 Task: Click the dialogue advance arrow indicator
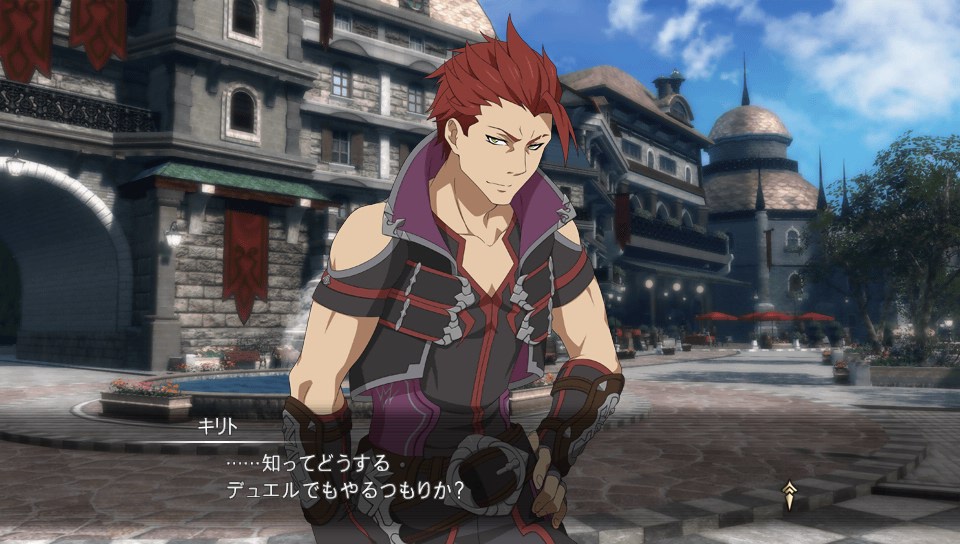pyautogui.click(x=789, y=495)
